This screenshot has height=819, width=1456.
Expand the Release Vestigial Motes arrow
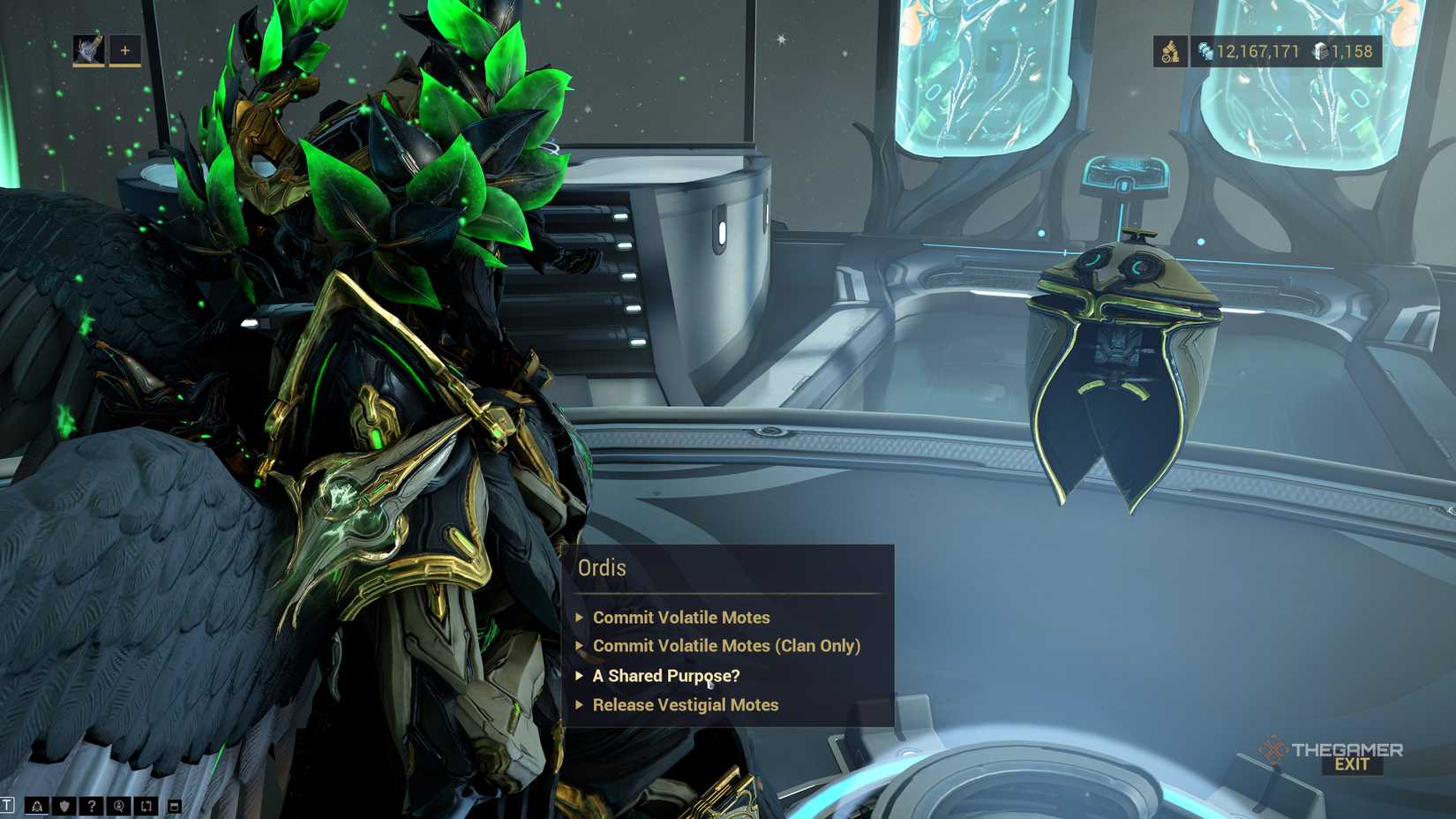click(x=581, y=705)
